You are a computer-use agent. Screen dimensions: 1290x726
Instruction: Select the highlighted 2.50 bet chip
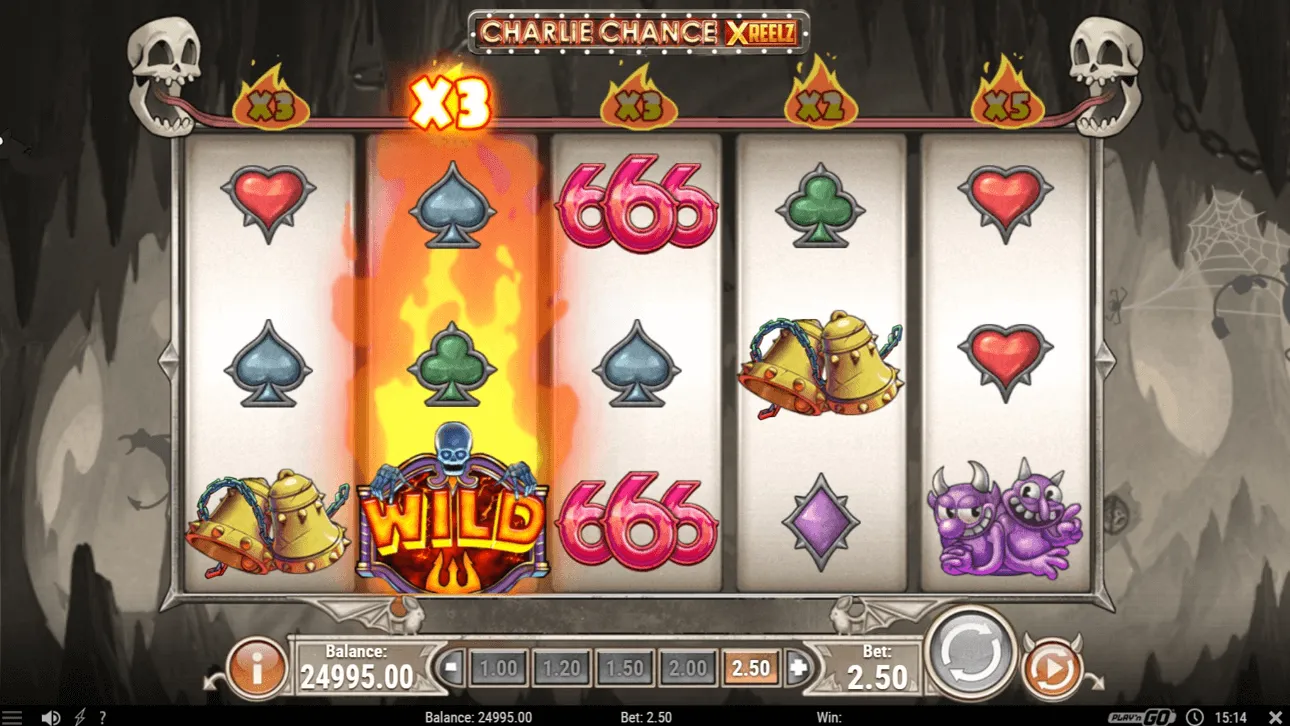tap(749, 665)
